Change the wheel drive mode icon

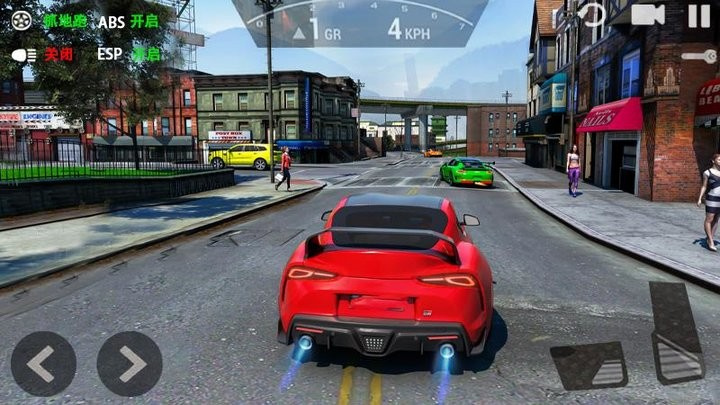tap(22, 21)
